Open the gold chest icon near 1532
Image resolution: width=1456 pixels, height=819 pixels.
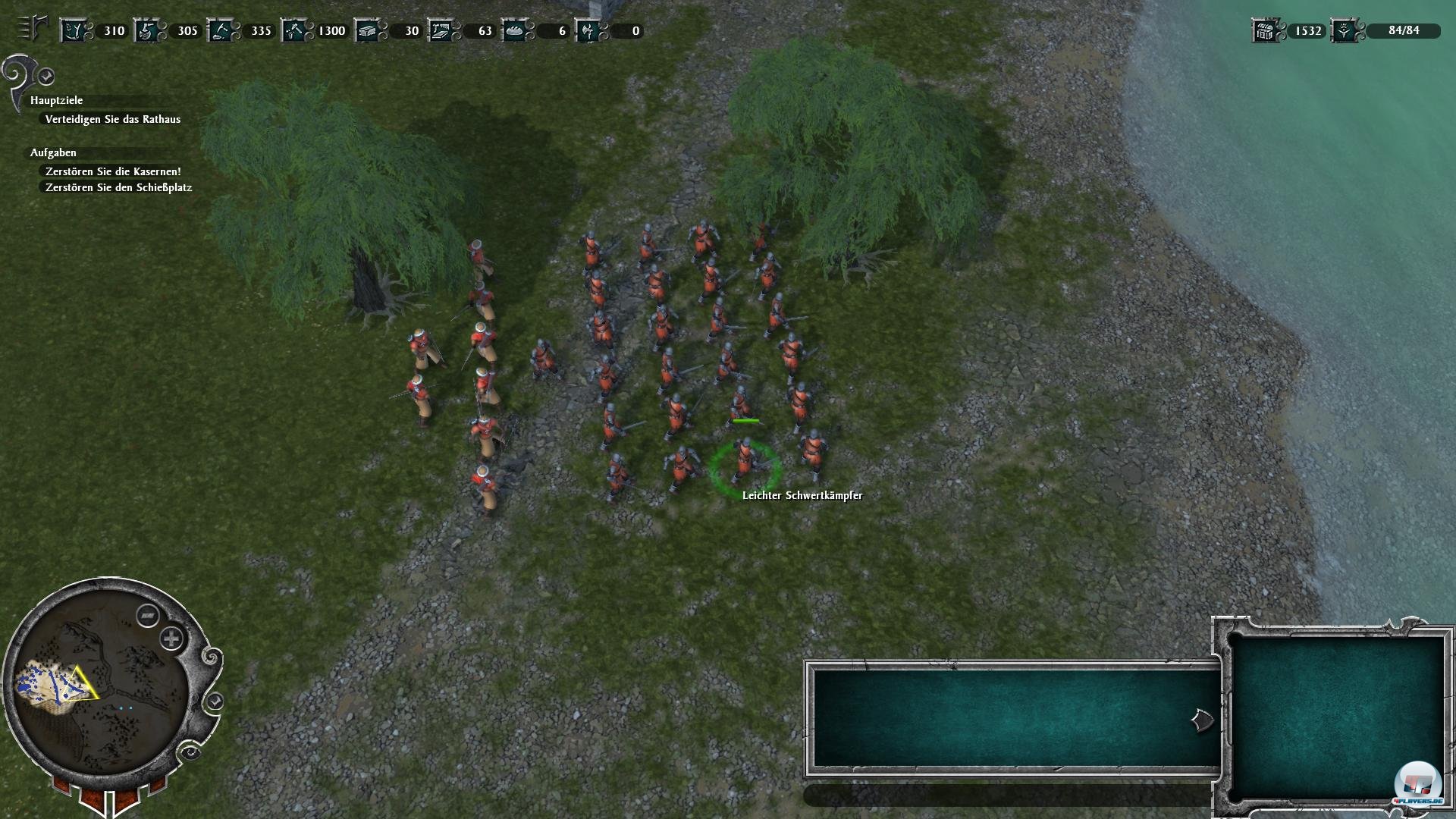click(x=1265, y=30)
